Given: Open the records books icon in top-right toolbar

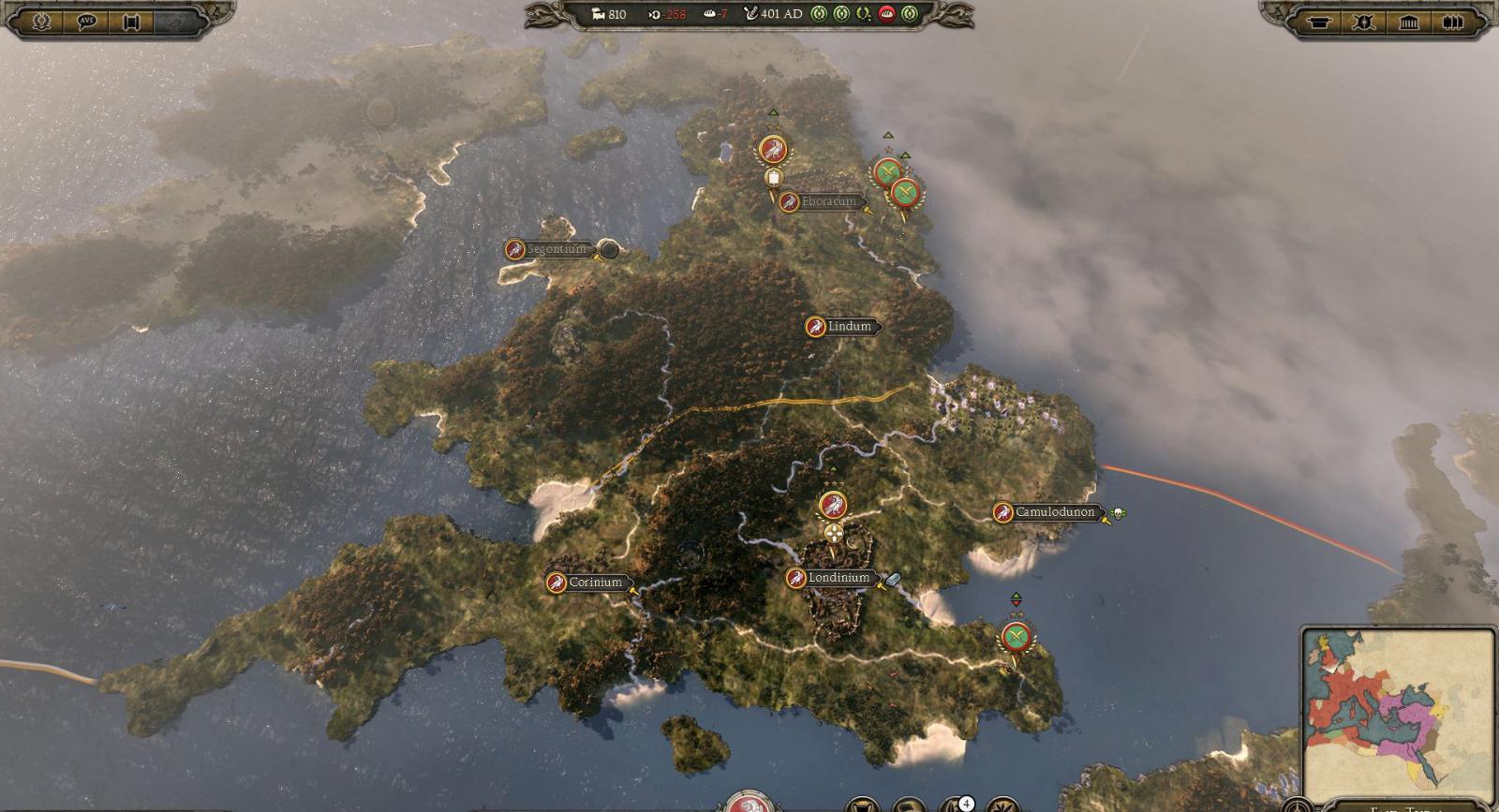Looking at the screenshot, I should click(1452, 22).
